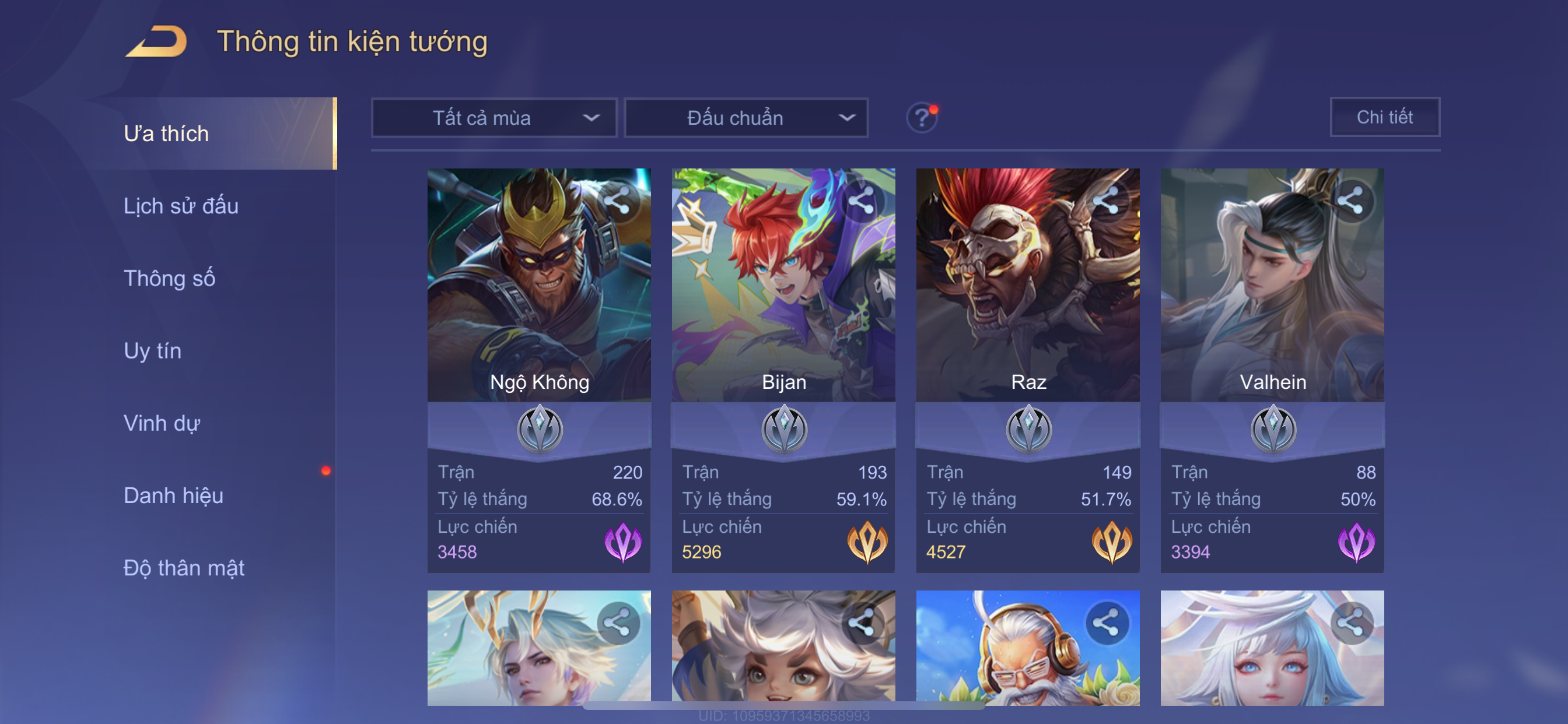Image resolution: width=1568 pixels, height=724 pixels.
Task: Open the Danh hiệu tab
Action: [x=173, y=496]
